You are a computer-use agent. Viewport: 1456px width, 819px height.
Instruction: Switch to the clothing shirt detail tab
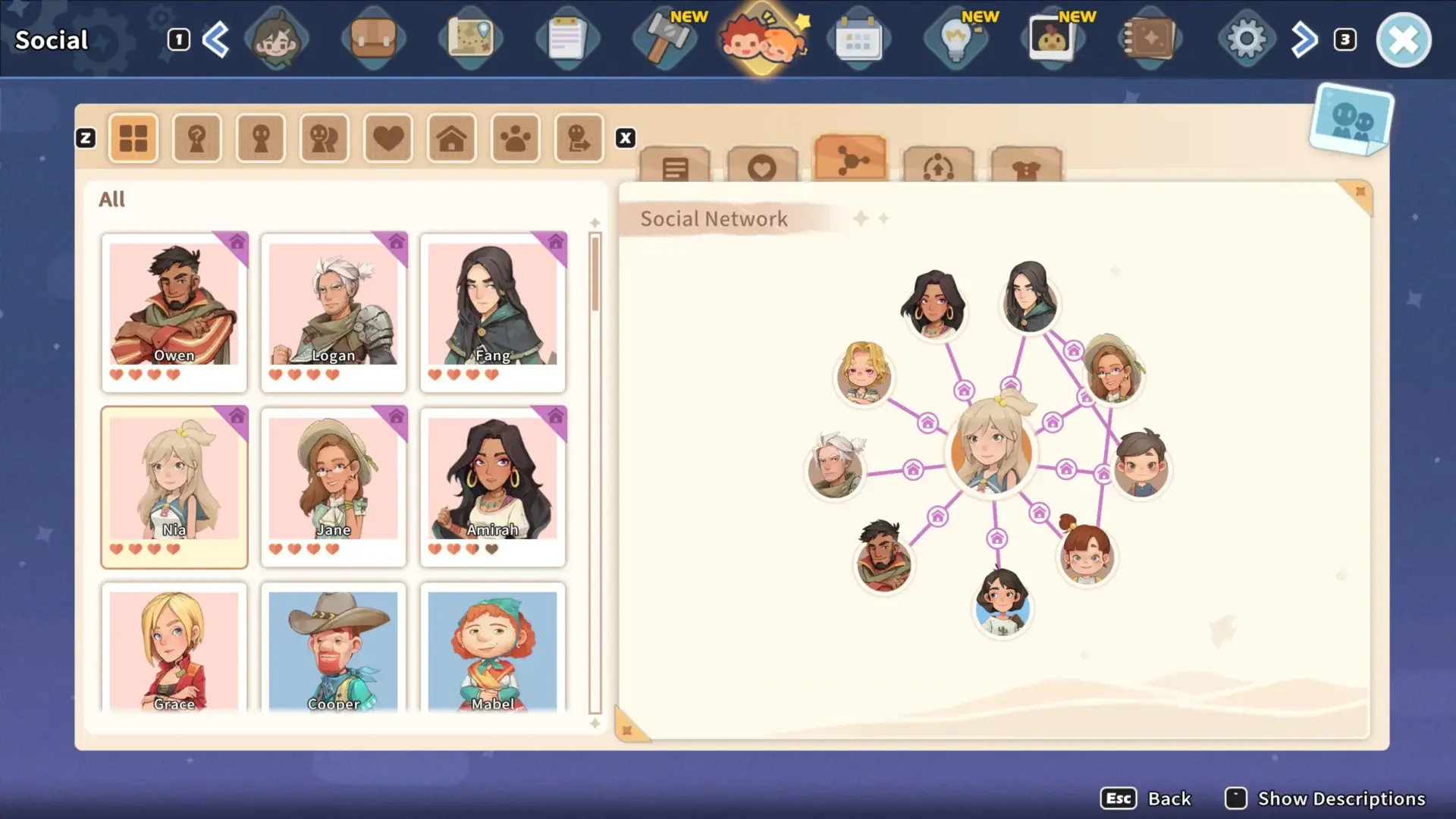pyautogui.click(x=1026, y=166)
